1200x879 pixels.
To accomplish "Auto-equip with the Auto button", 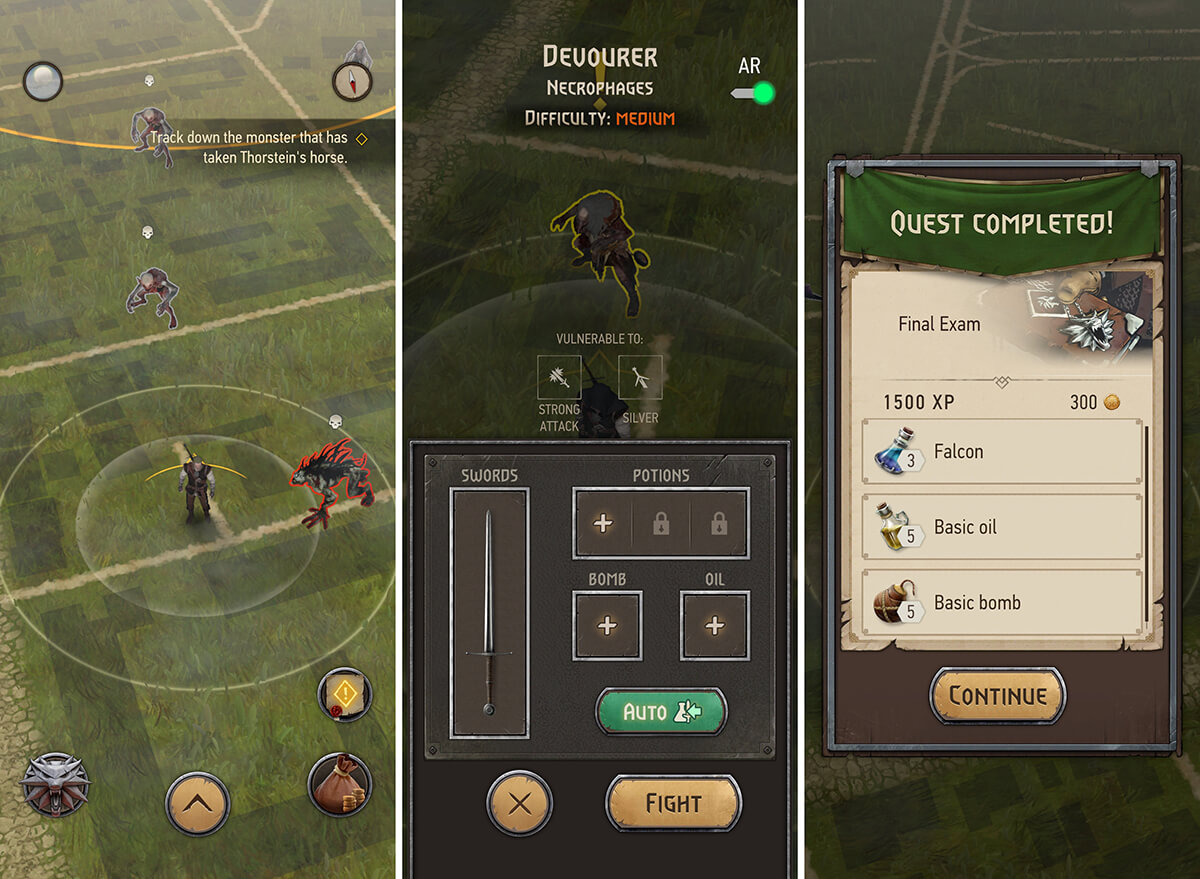I will point(661,712).
